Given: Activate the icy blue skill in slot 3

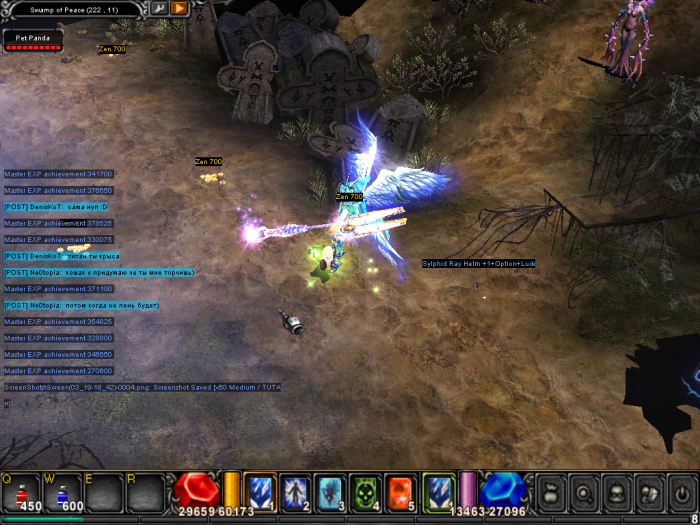Looking at the screenshot, I should [331, 491].
